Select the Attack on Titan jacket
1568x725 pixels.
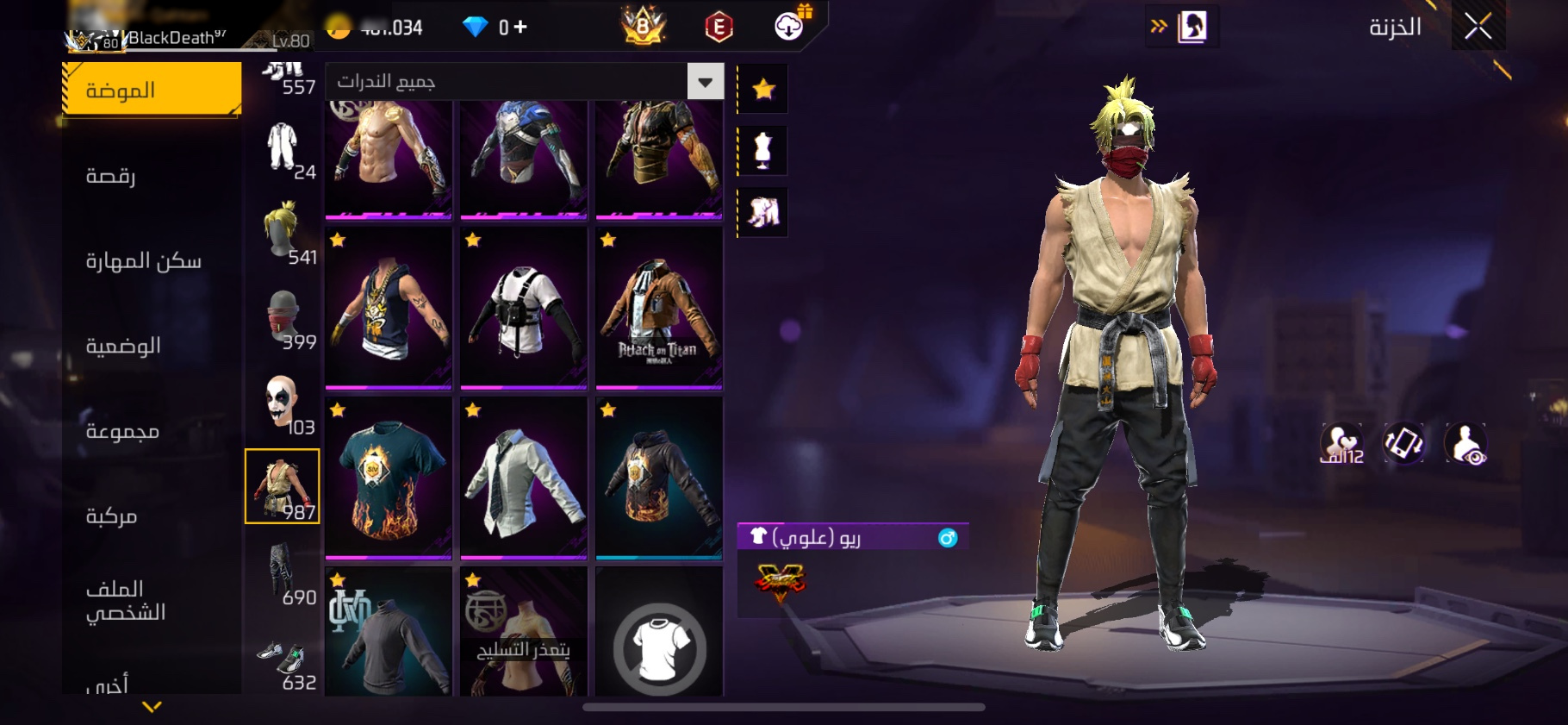659,308
